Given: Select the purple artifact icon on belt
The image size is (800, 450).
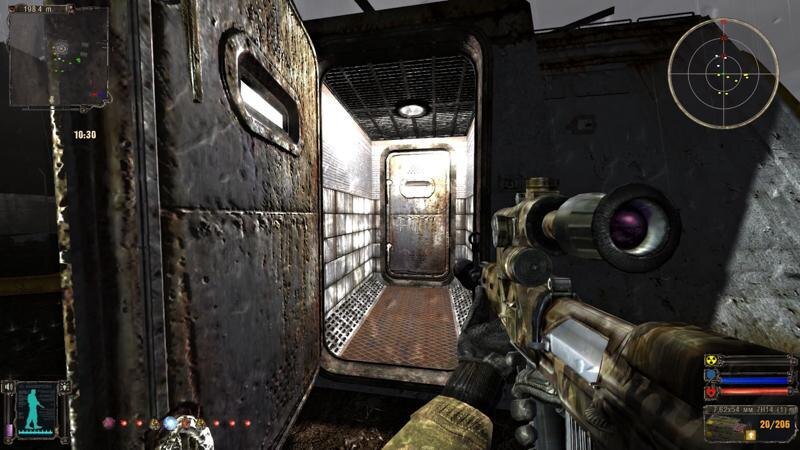Looking at the screenshot, I should 108,423.
